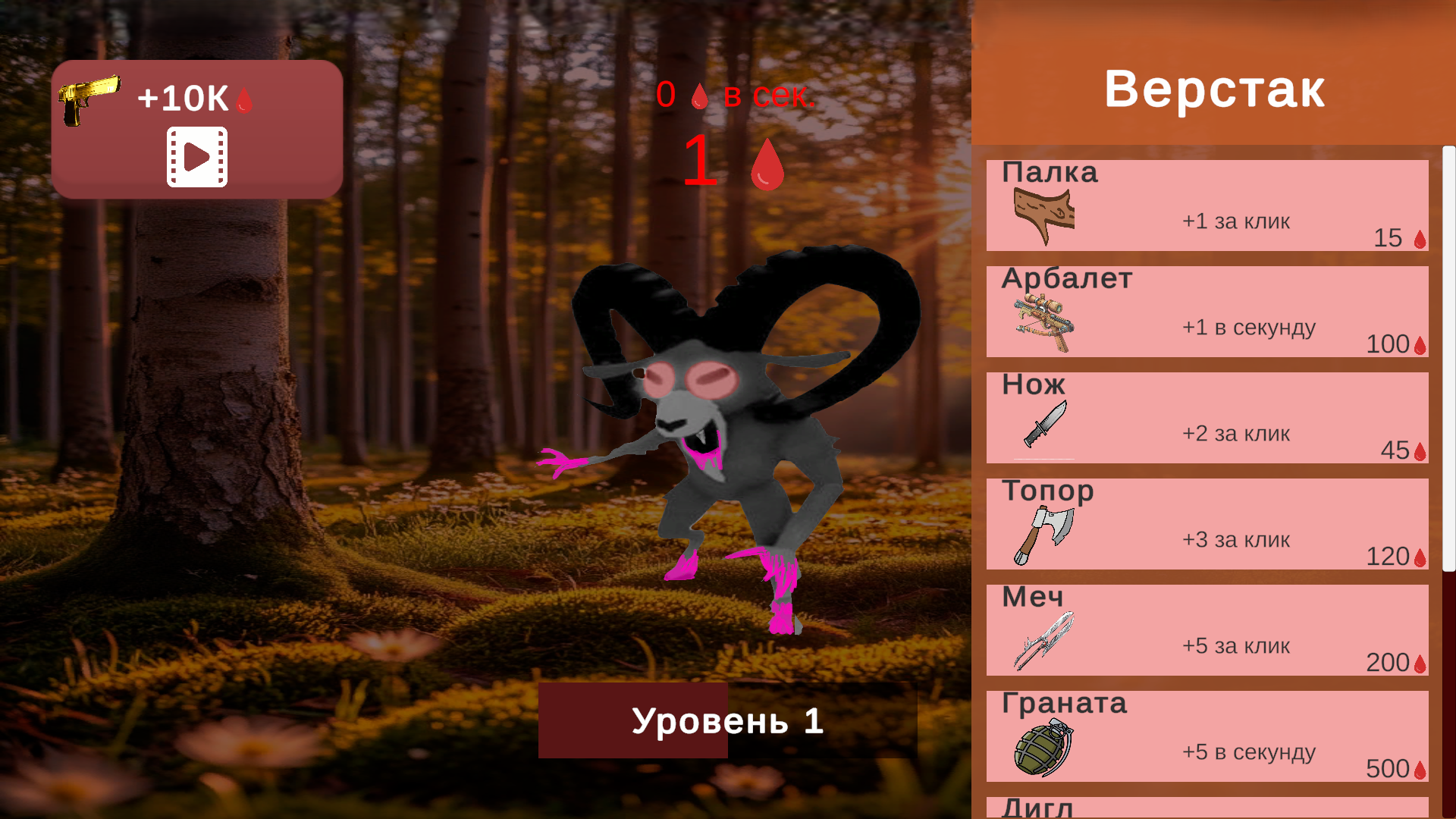Purchase the Нож for 45 blood
Screen dimensions: 1456x819
coord(1206,417)
